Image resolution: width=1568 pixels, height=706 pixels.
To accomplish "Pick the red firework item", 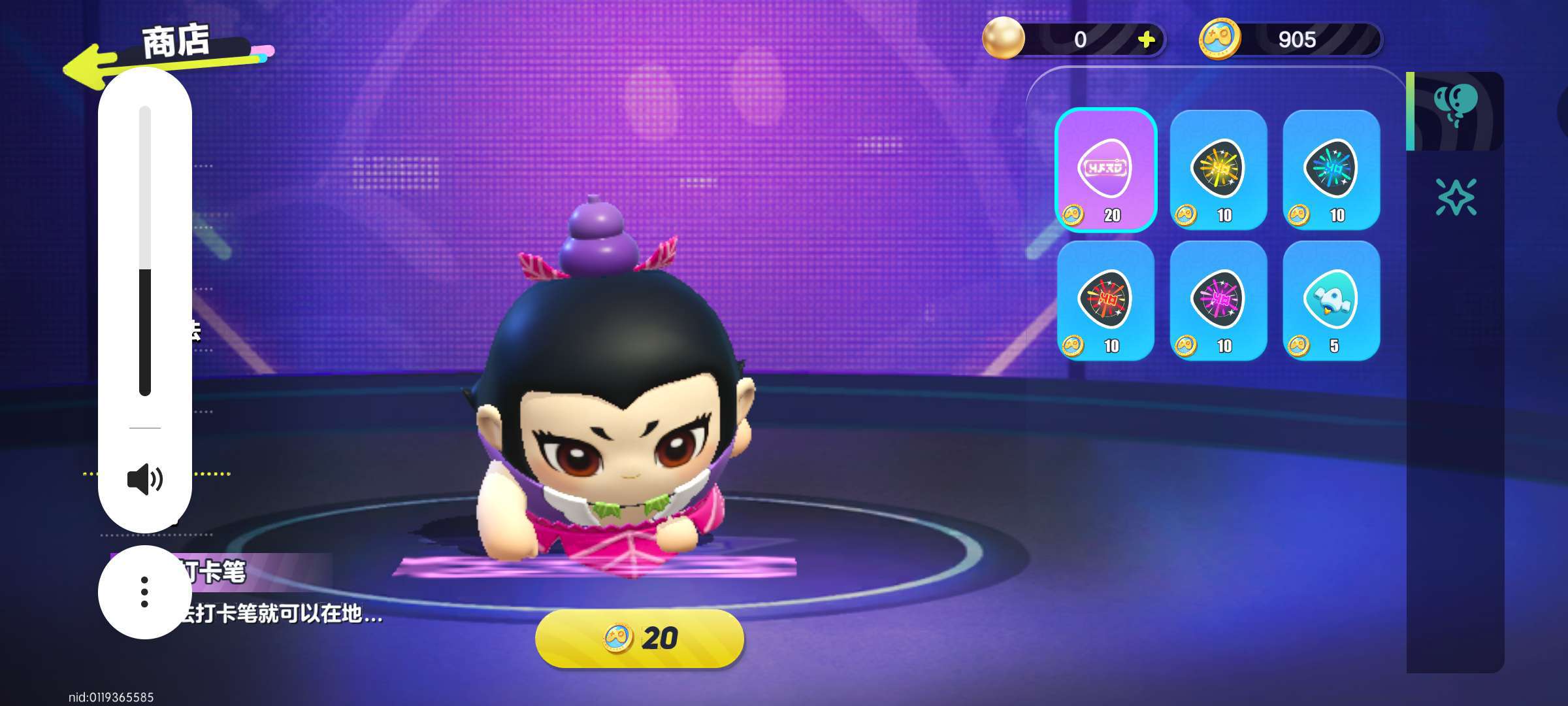I will coord(1105,300).
